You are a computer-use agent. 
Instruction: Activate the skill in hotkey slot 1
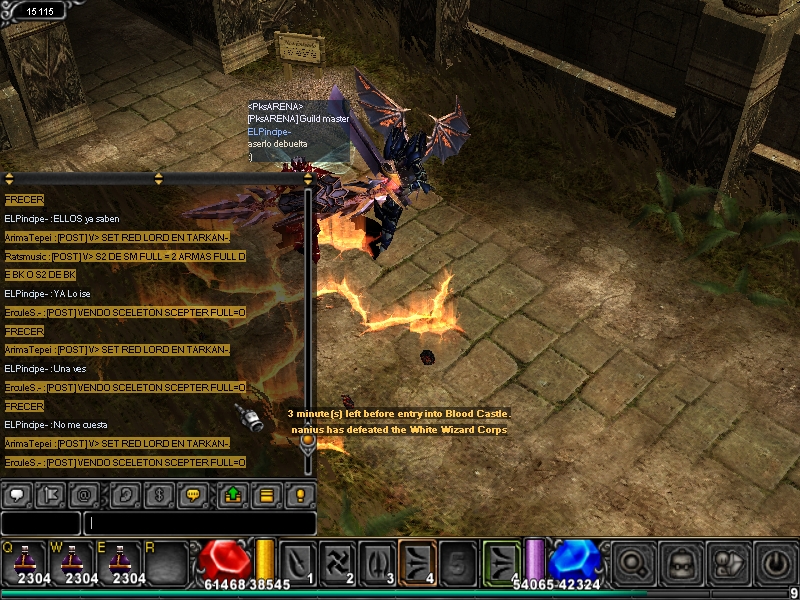299,561
